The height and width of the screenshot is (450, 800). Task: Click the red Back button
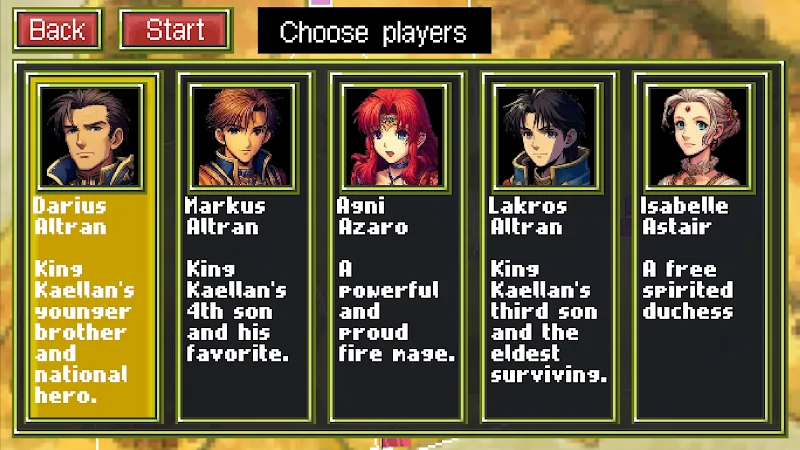pos(57,30)
